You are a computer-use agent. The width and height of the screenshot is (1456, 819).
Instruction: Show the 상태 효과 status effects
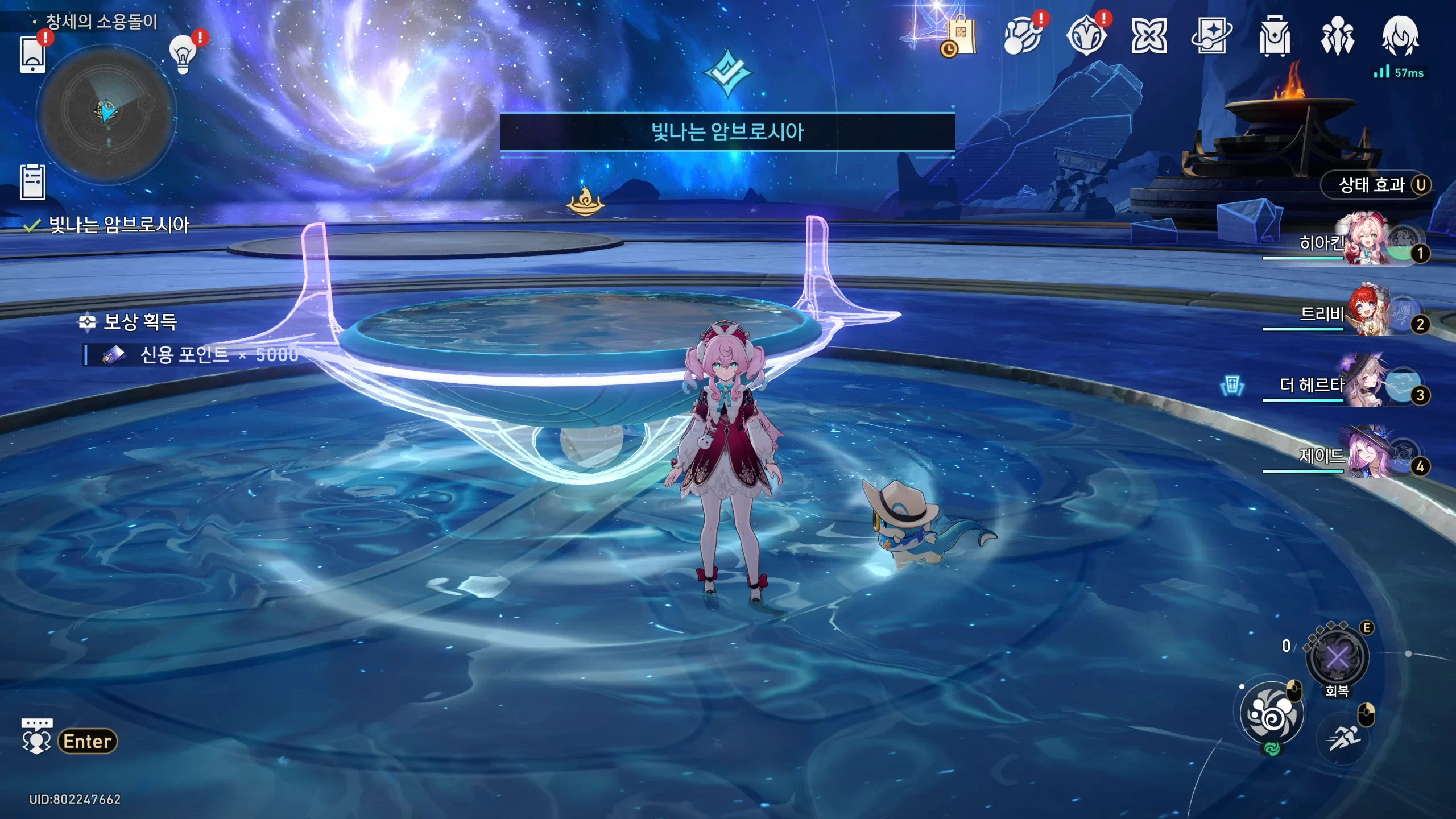(1376, 185)
